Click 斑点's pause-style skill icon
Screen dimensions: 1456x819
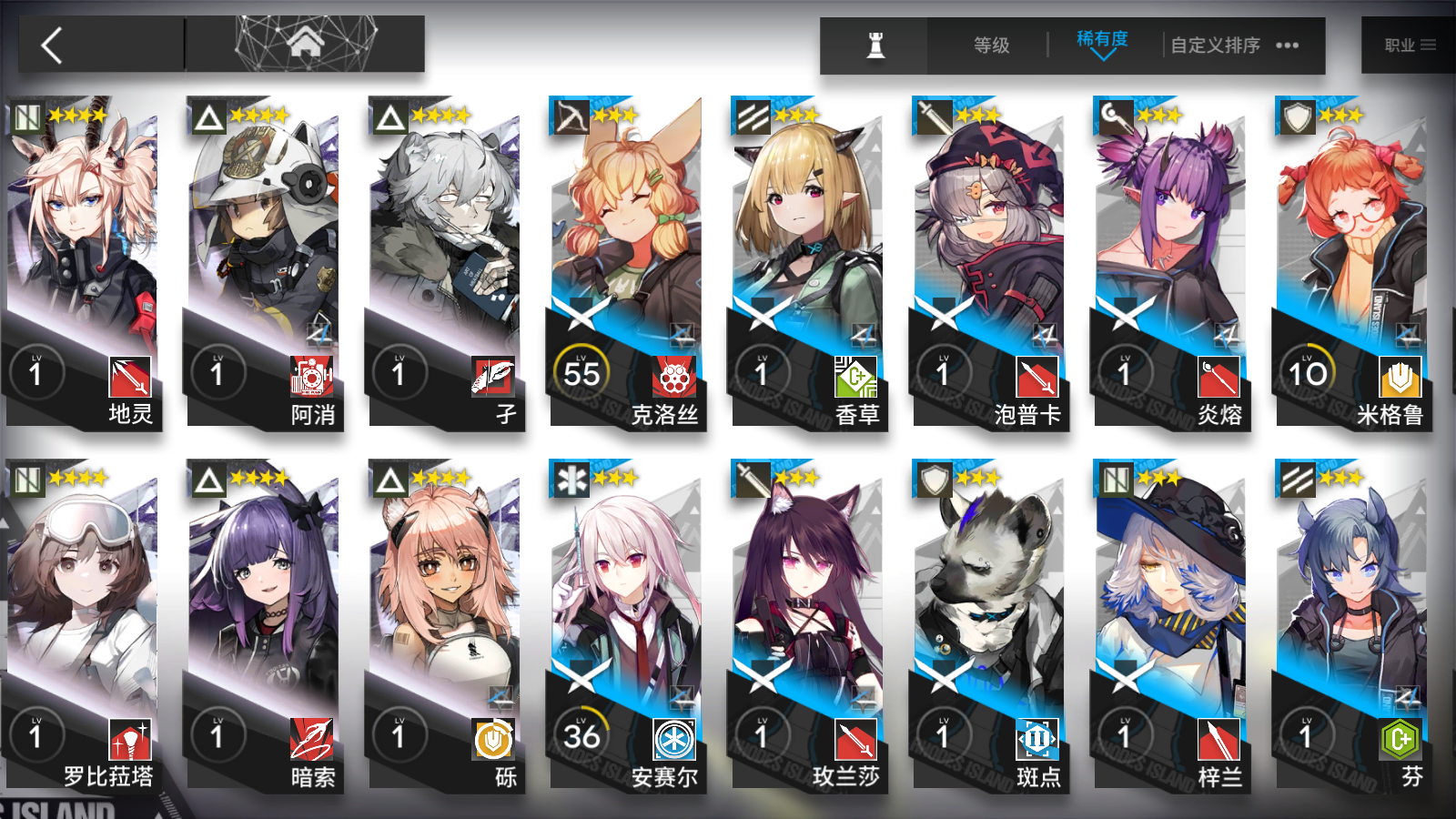pyautogui.click(x=1036, y=742)
